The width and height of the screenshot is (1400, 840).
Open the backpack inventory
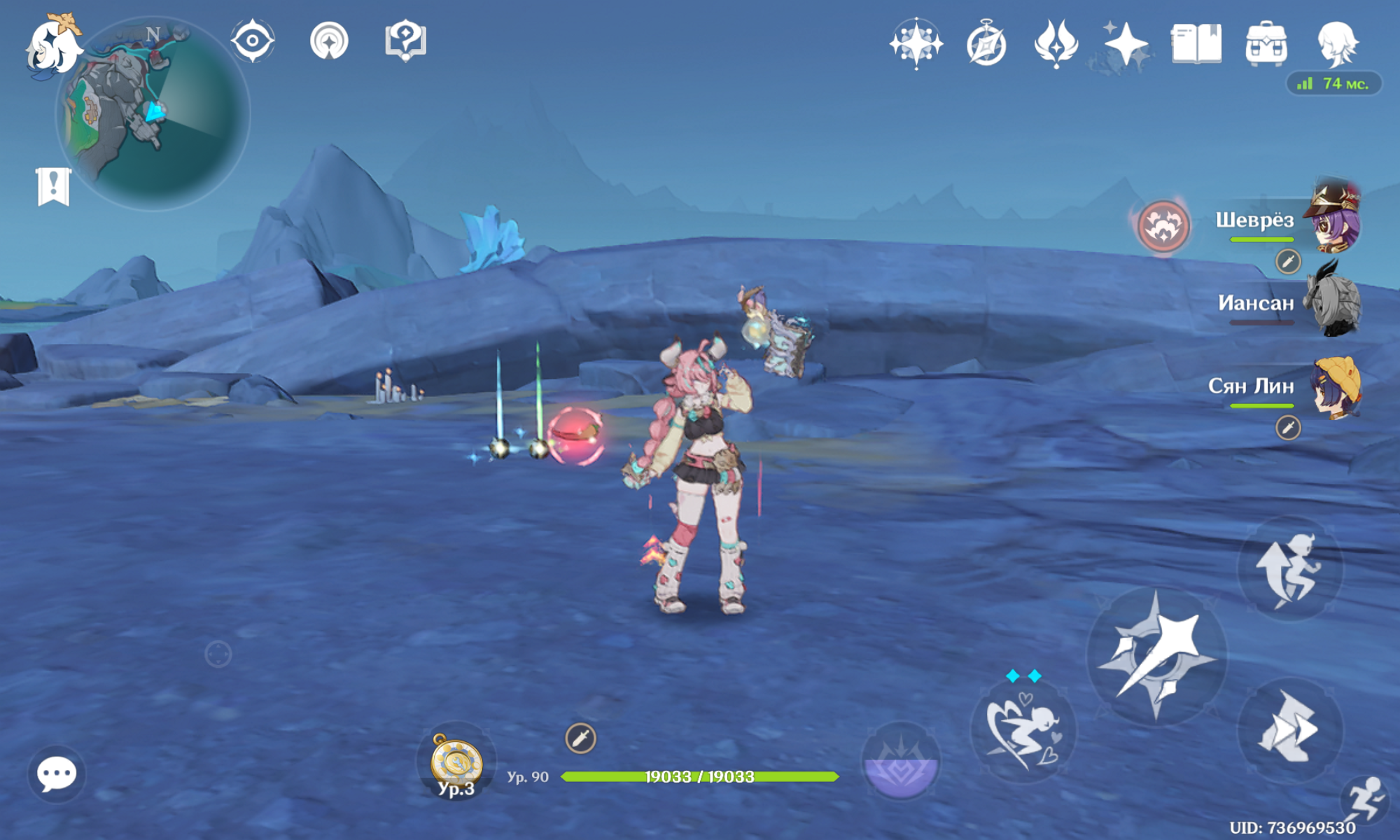point(1266,45)
